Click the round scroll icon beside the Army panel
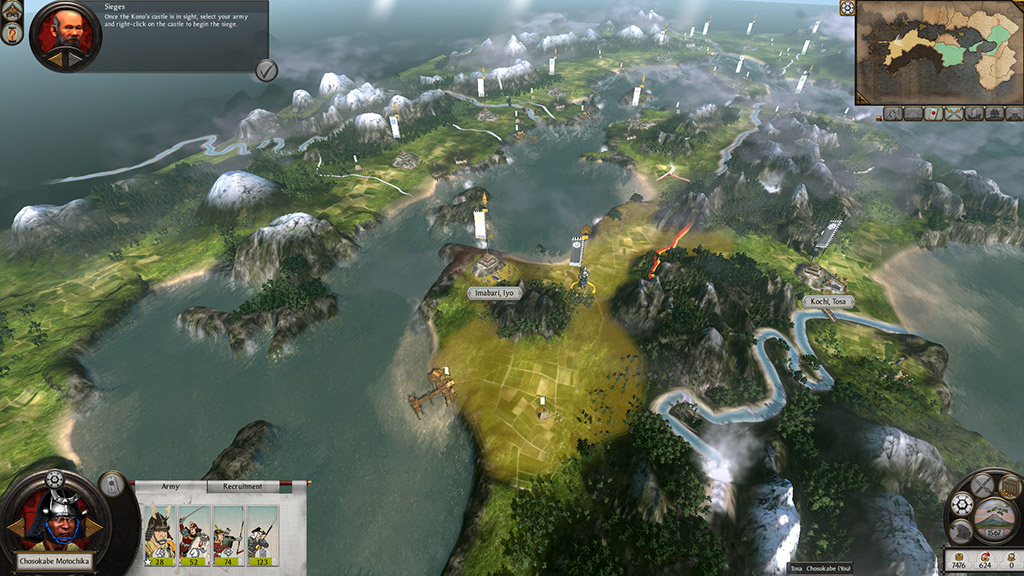Image resolution: width=1024 pixels, height=576 pixels. [x=114, y=483]
